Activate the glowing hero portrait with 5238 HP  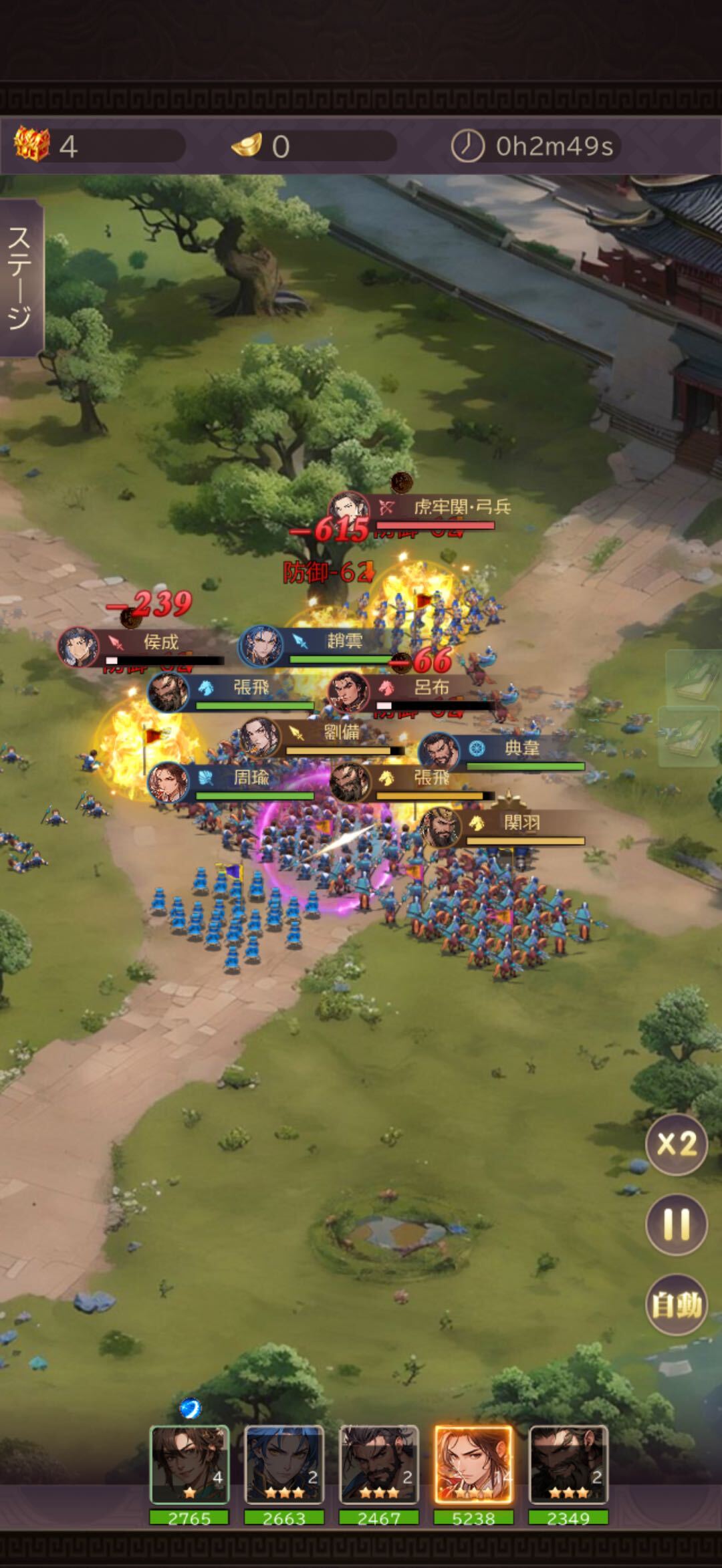click(473, 1465)
